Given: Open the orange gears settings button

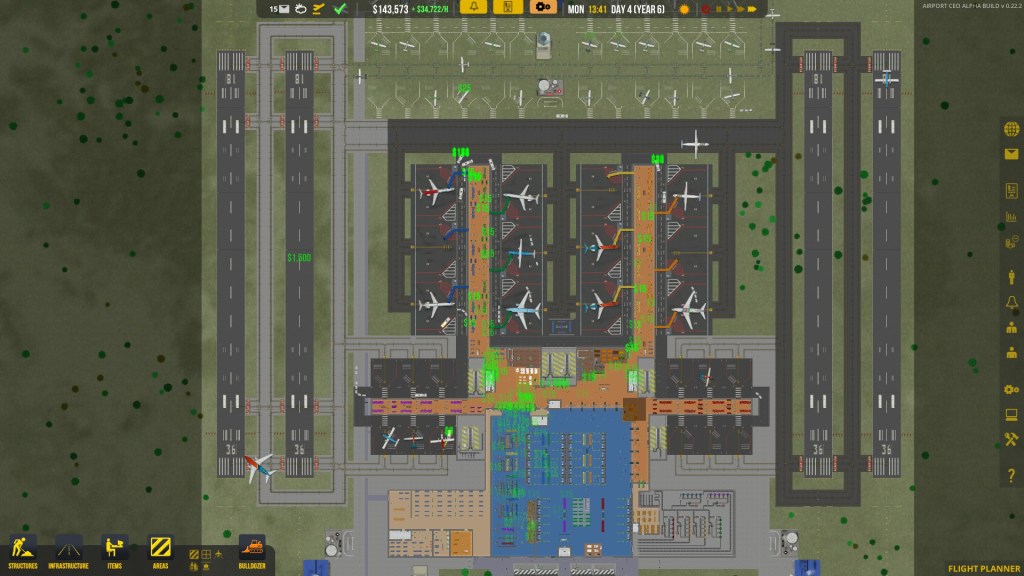Looking at the screenshot, I should pos(543,8).
